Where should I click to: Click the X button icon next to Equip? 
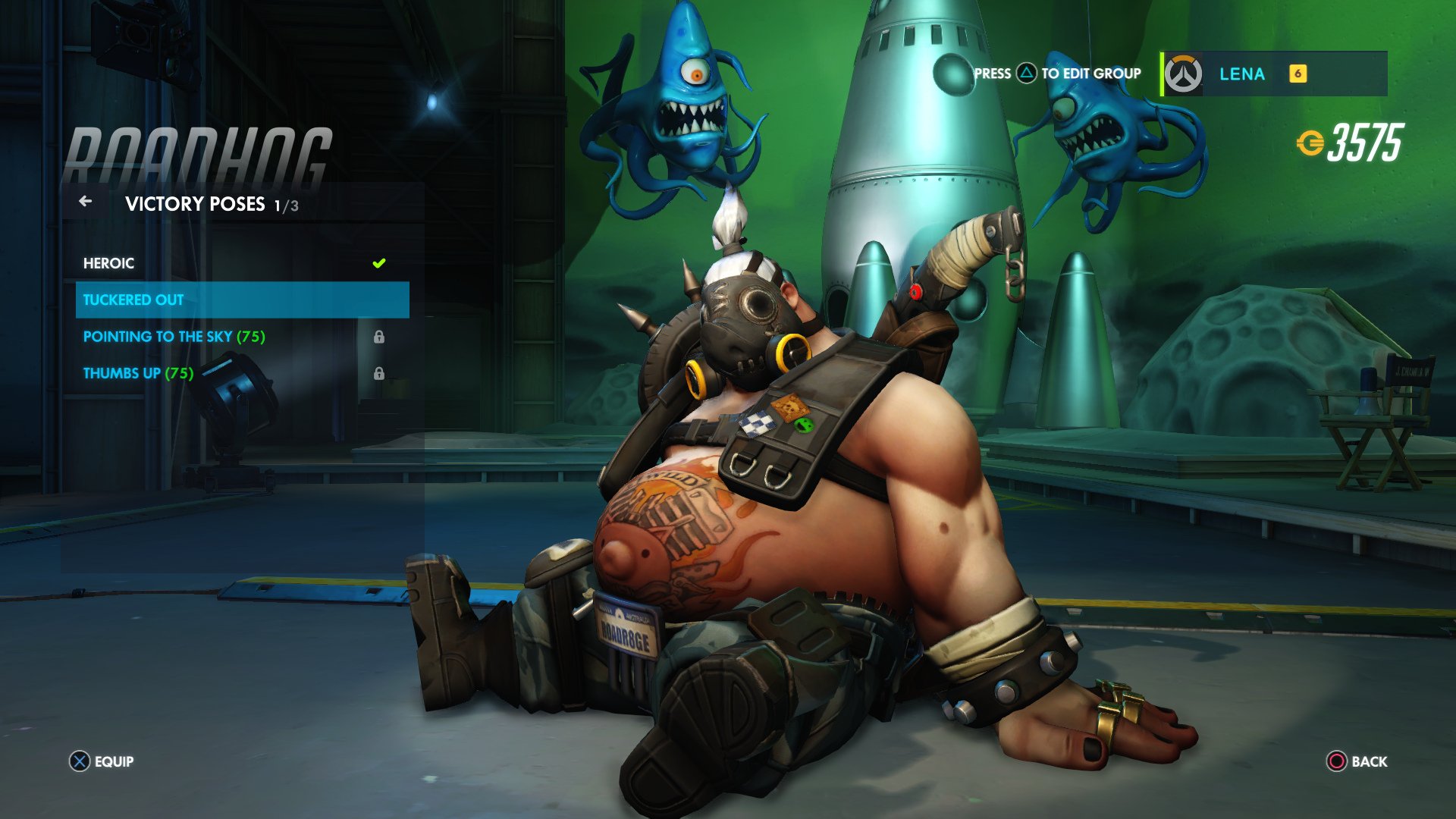pyautogui.click(x=78, y=761)
